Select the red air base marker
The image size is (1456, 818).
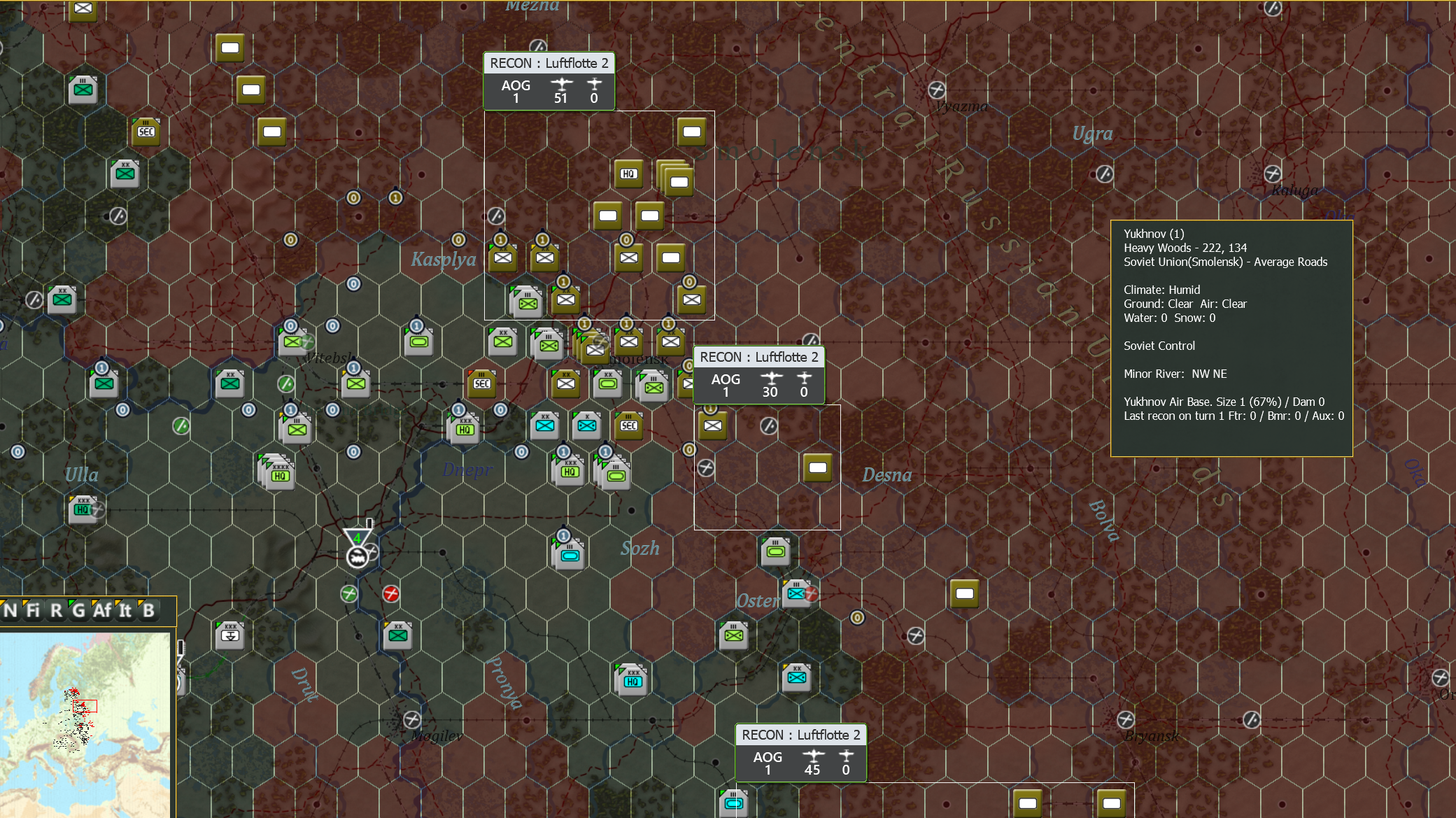pos(391,594)
